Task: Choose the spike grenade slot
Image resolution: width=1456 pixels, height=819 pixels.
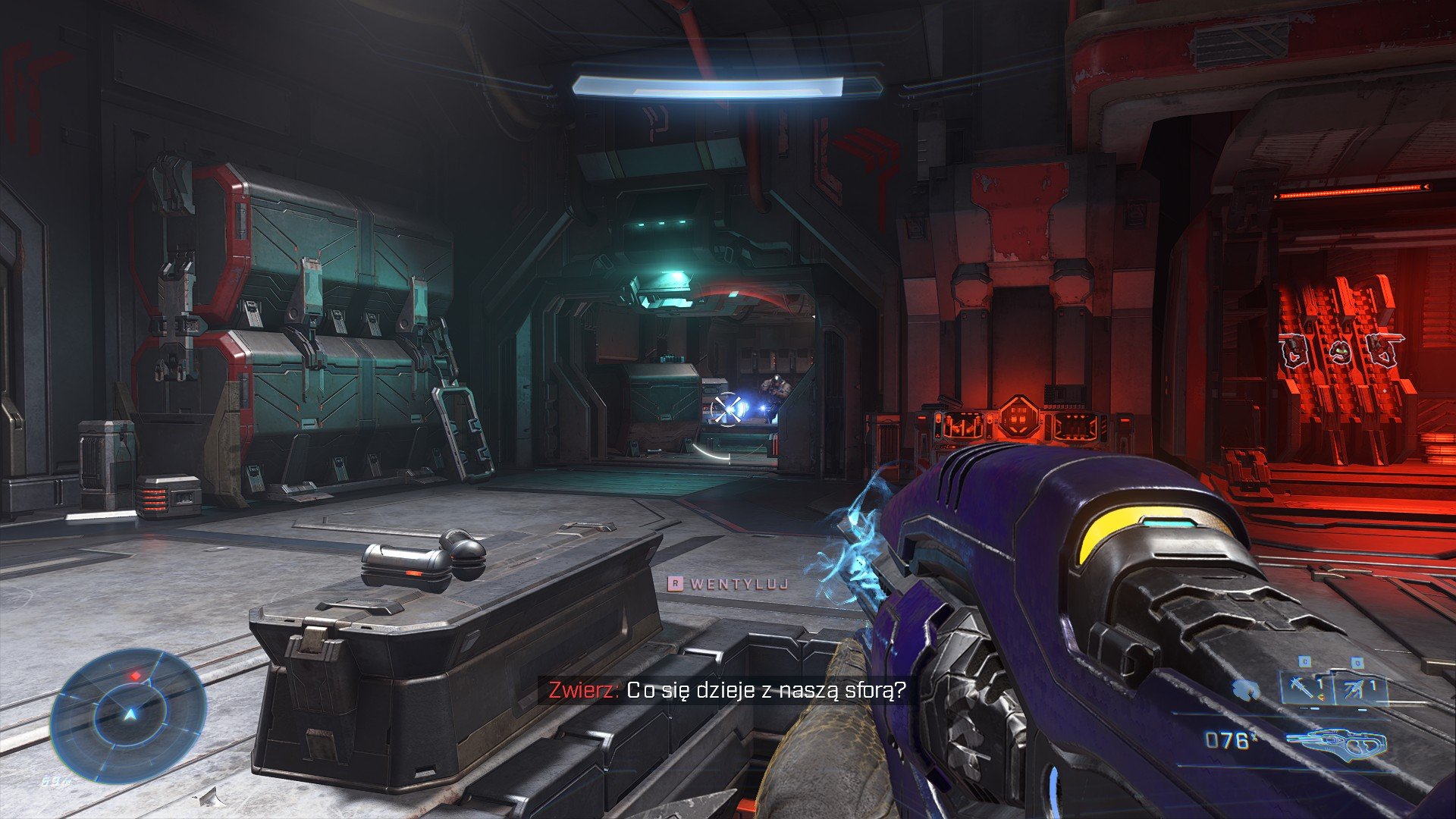Action: pyautogui.click(x=1307, y=689)
